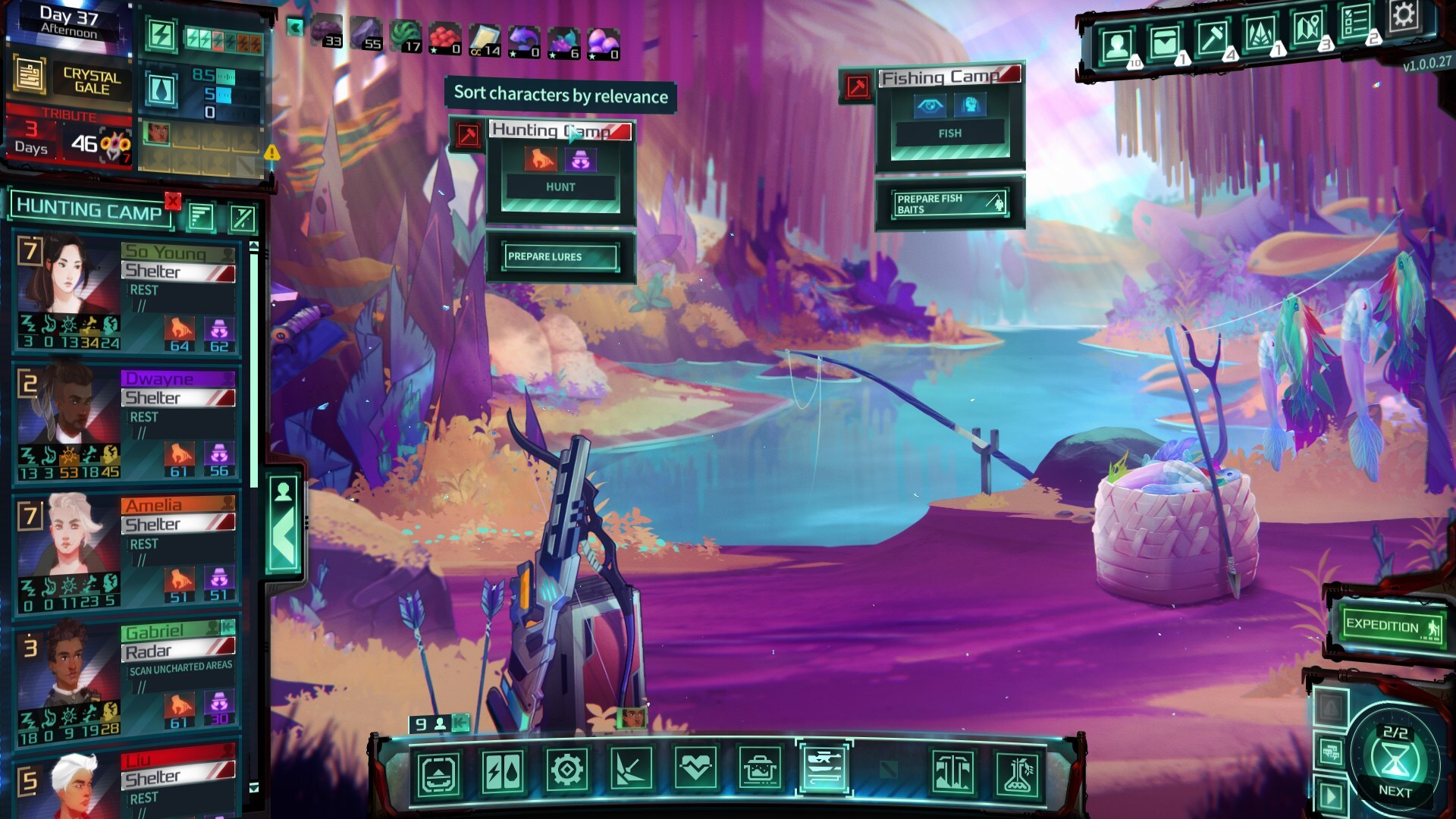Sort characters by relevance
Image resolution: width=1456 pixels, height=819 pixels.
[200, 218]
